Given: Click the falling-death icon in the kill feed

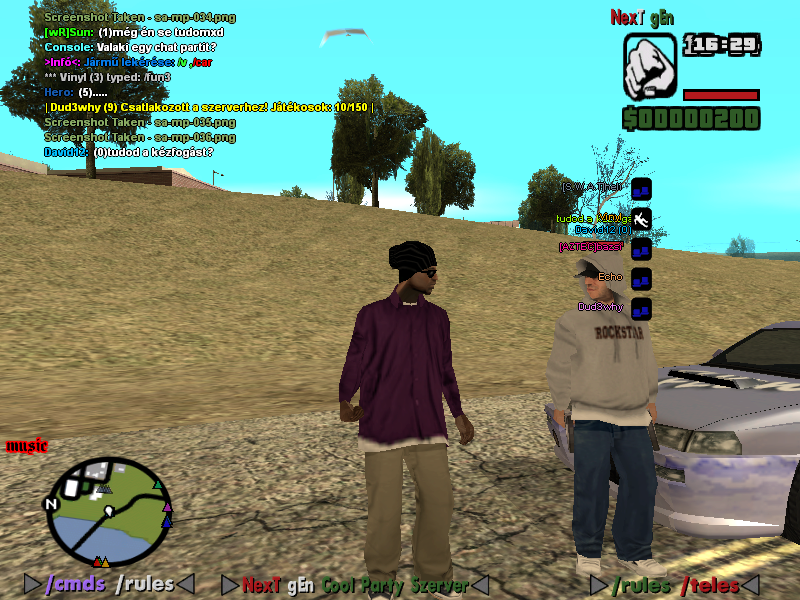Looking at the screenshot, I should click(642, 218).
